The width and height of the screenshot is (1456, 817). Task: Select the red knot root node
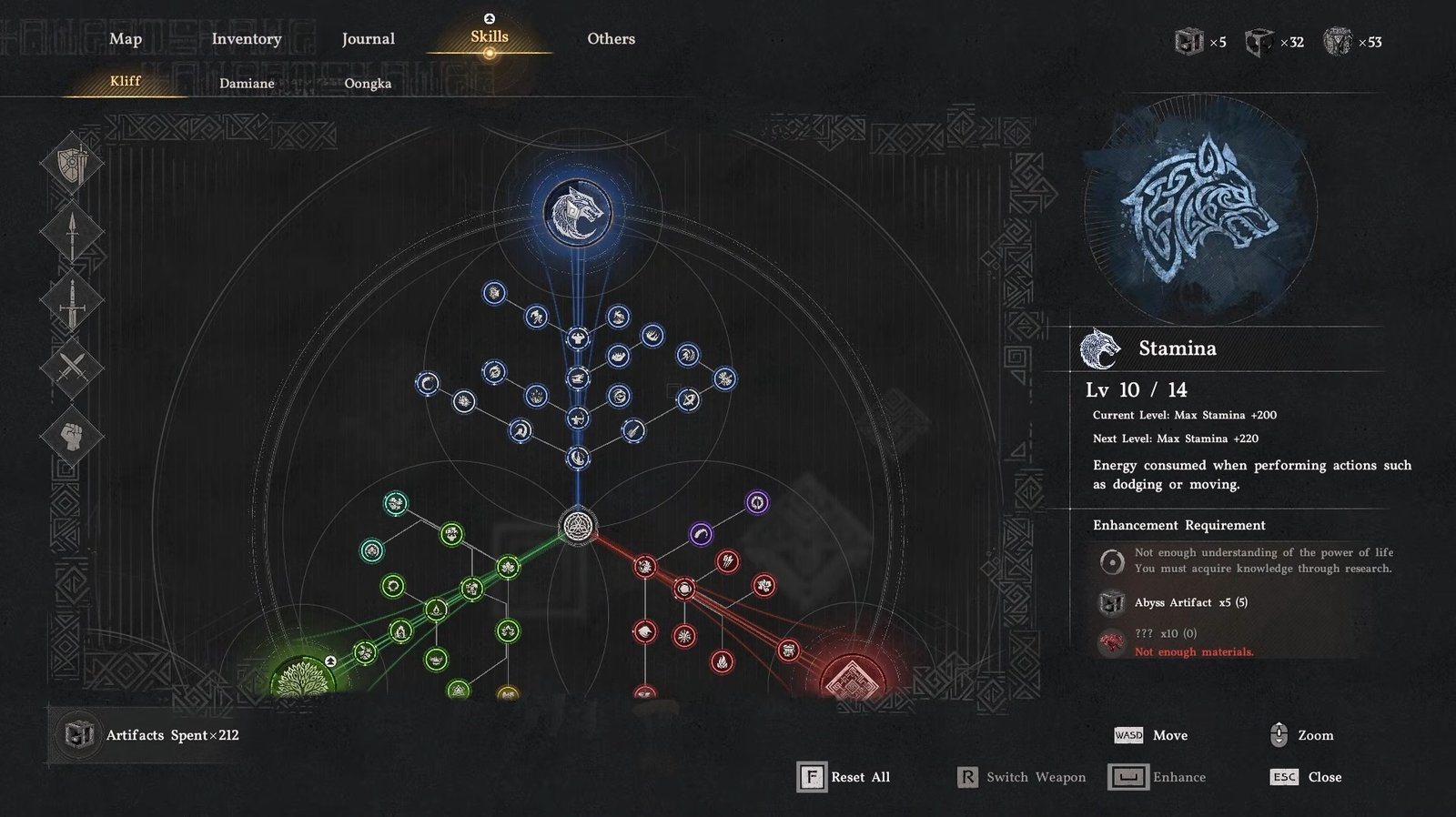pos(852,678)
